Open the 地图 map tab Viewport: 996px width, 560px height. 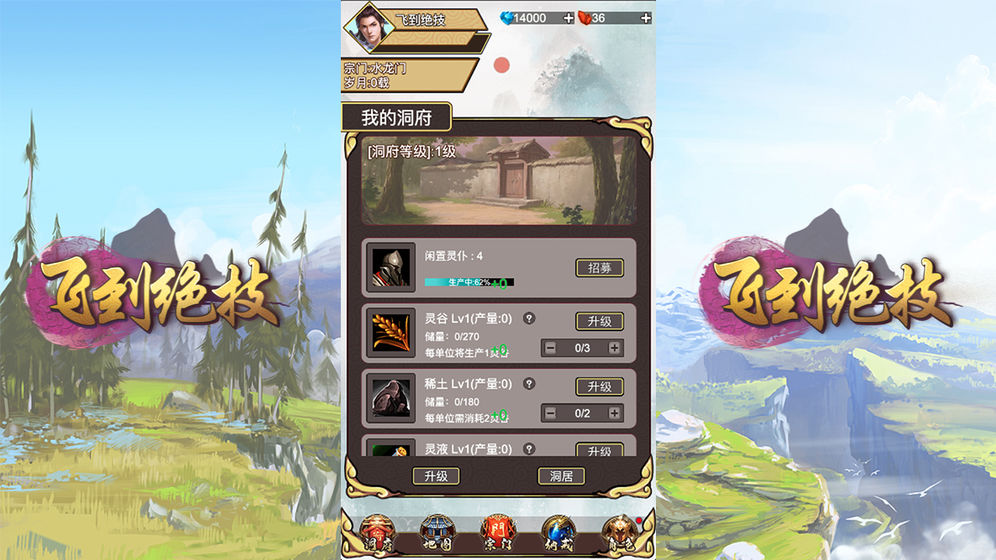(x=437, y=531)
